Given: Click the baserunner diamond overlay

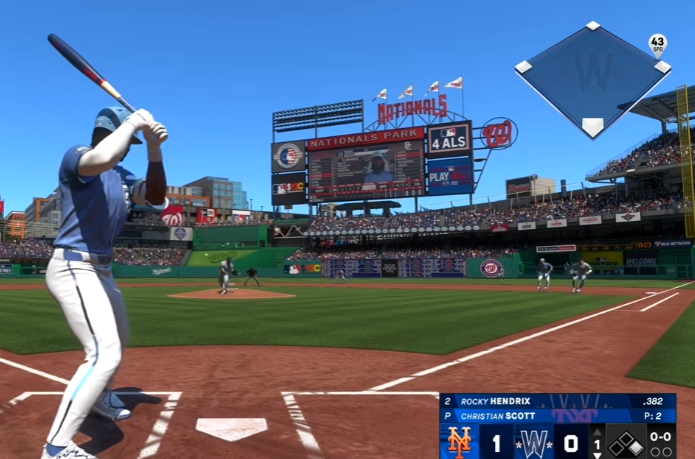Looking at the screenshot, I should coord(593,78).
